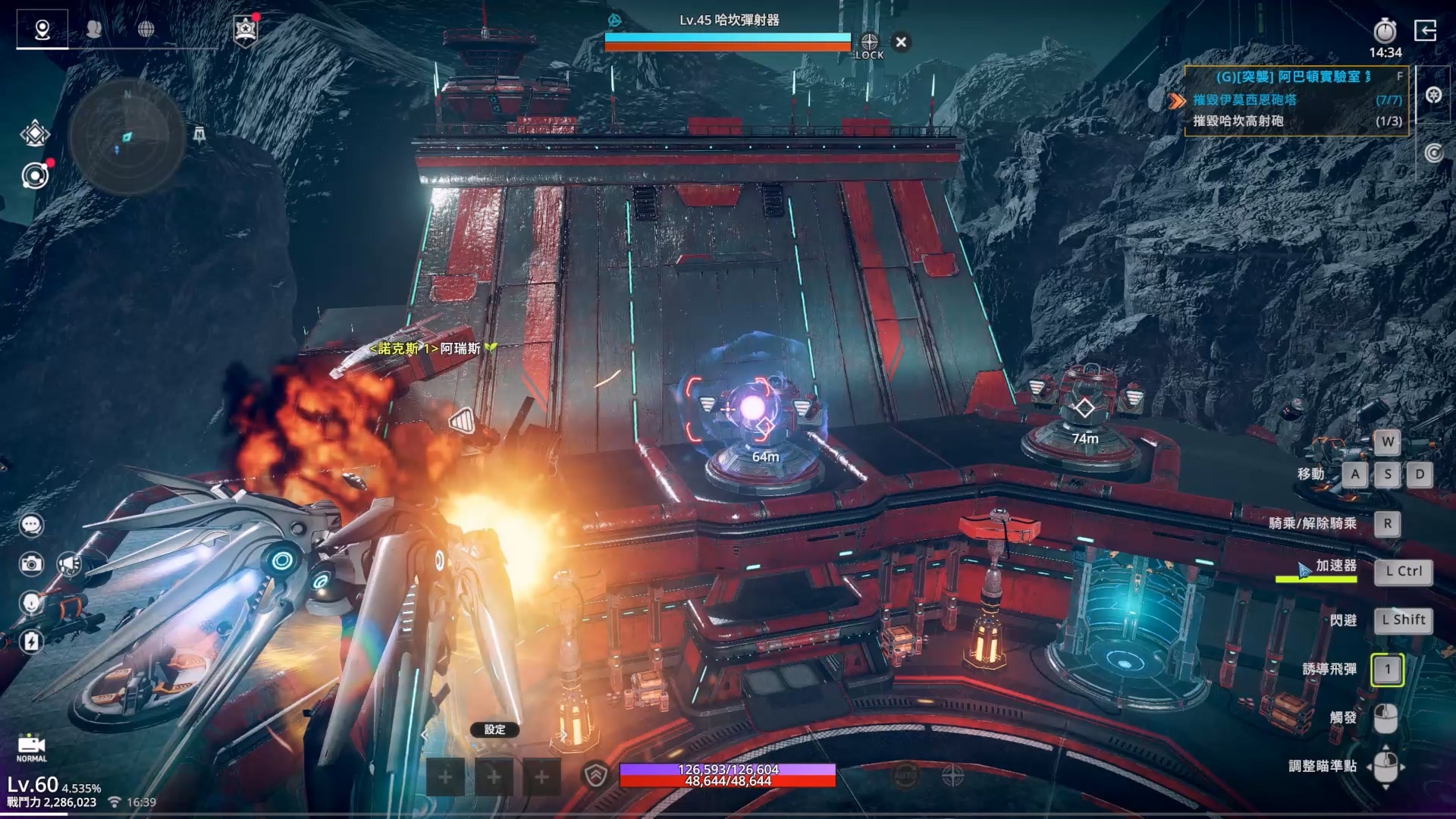Open the 設定 quick slot settings

point(494,730)
